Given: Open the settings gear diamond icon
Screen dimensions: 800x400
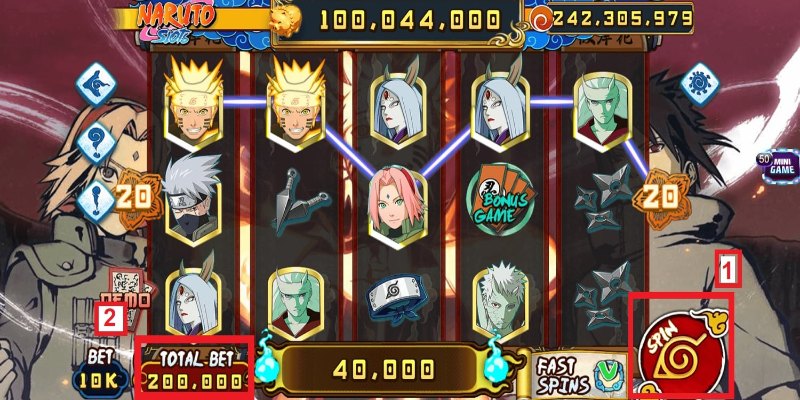Looking at the screenshot, I should 699,82.
